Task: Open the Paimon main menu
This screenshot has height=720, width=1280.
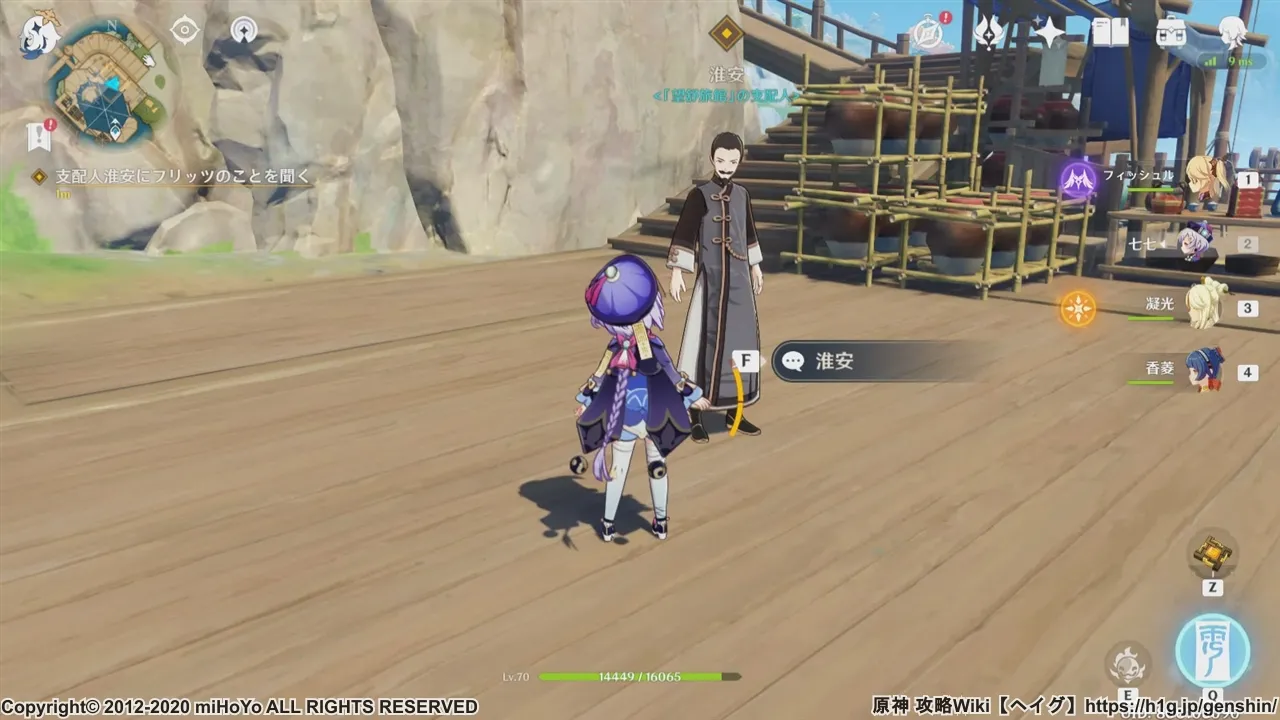Action: coord(39,35)
